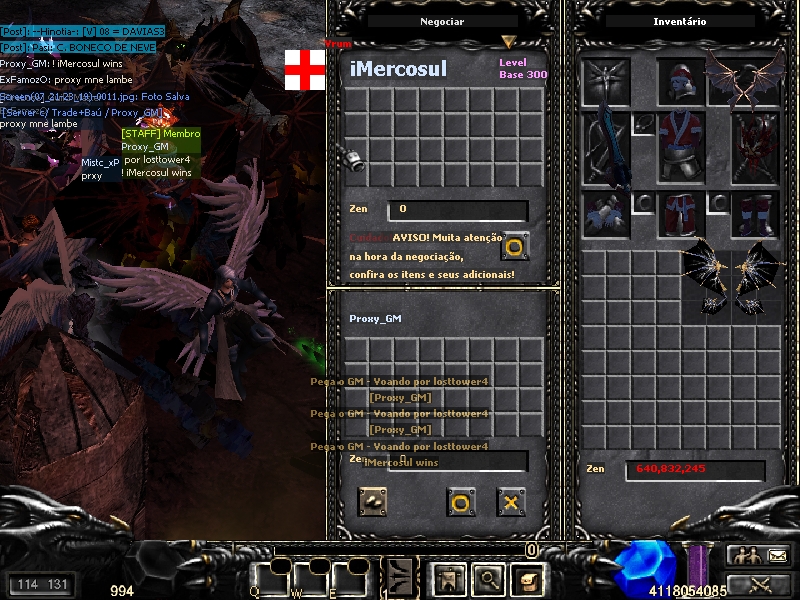Image resolution: width=800 pixels, height=600 pixels.
Task: Select the Santa helmet equipment slot
Action: click(x=682, y=82)
